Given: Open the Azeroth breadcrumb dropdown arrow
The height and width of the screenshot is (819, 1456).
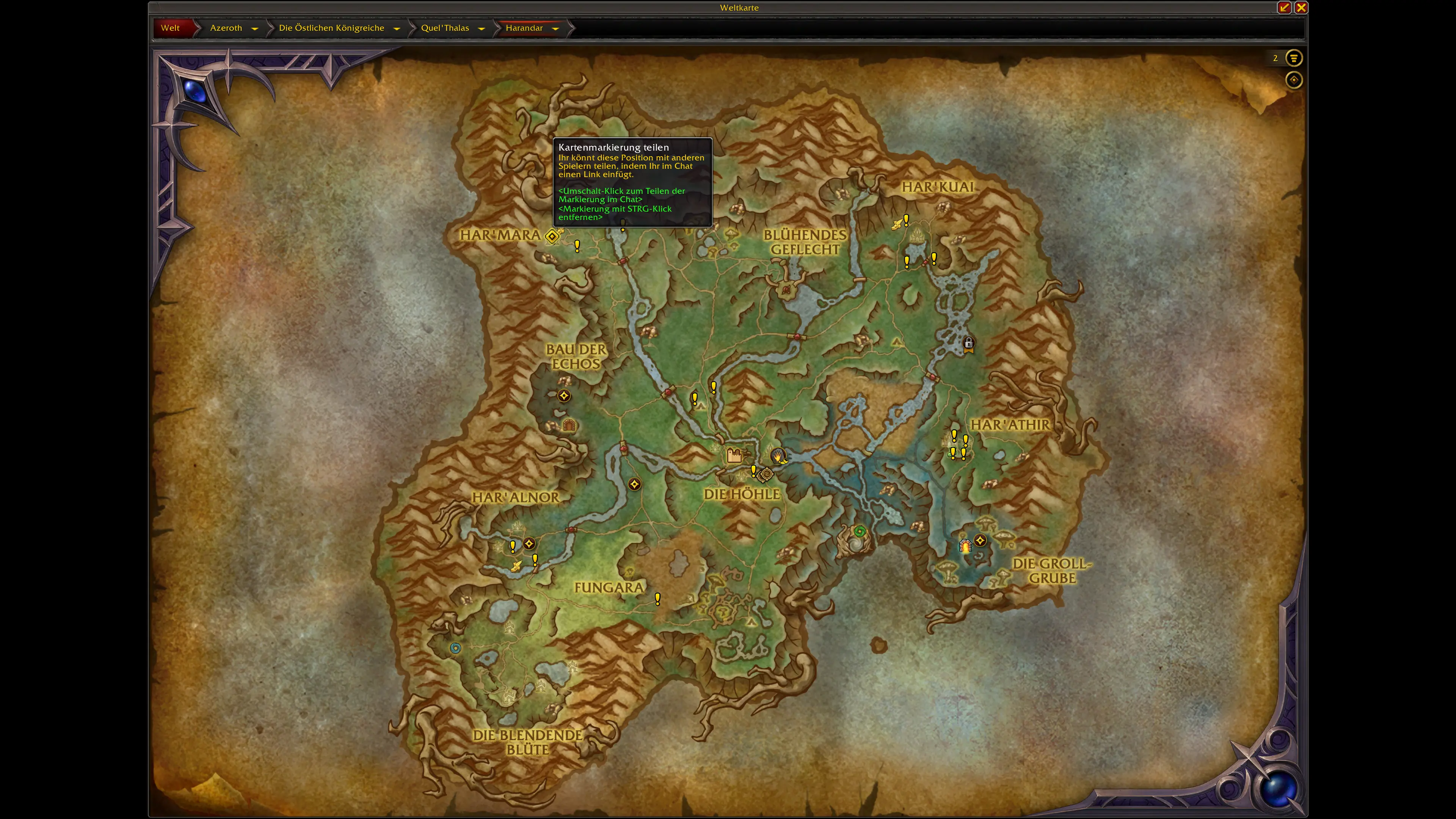Looking at the screenshot, I should click(255, 28).
